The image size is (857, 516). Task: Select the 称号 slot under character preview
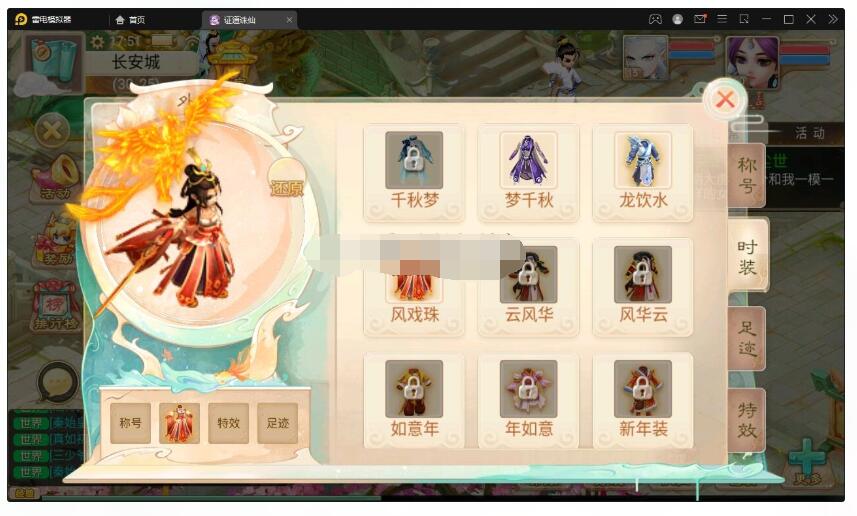[x=131, y=423]
